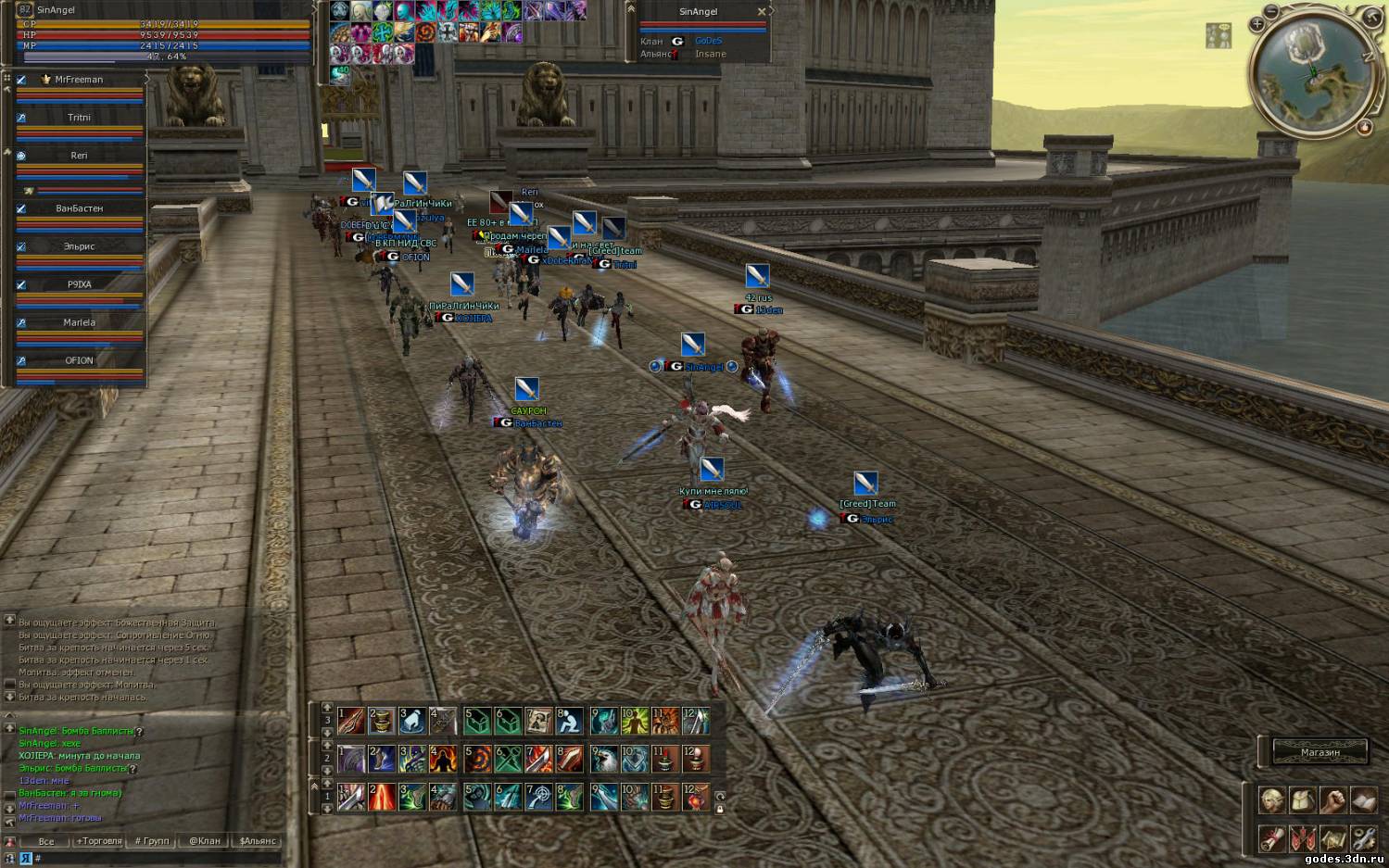Screen dimensions: 1389x868
Task: Toggle the hotbar lock padlock
Action: 720,809
